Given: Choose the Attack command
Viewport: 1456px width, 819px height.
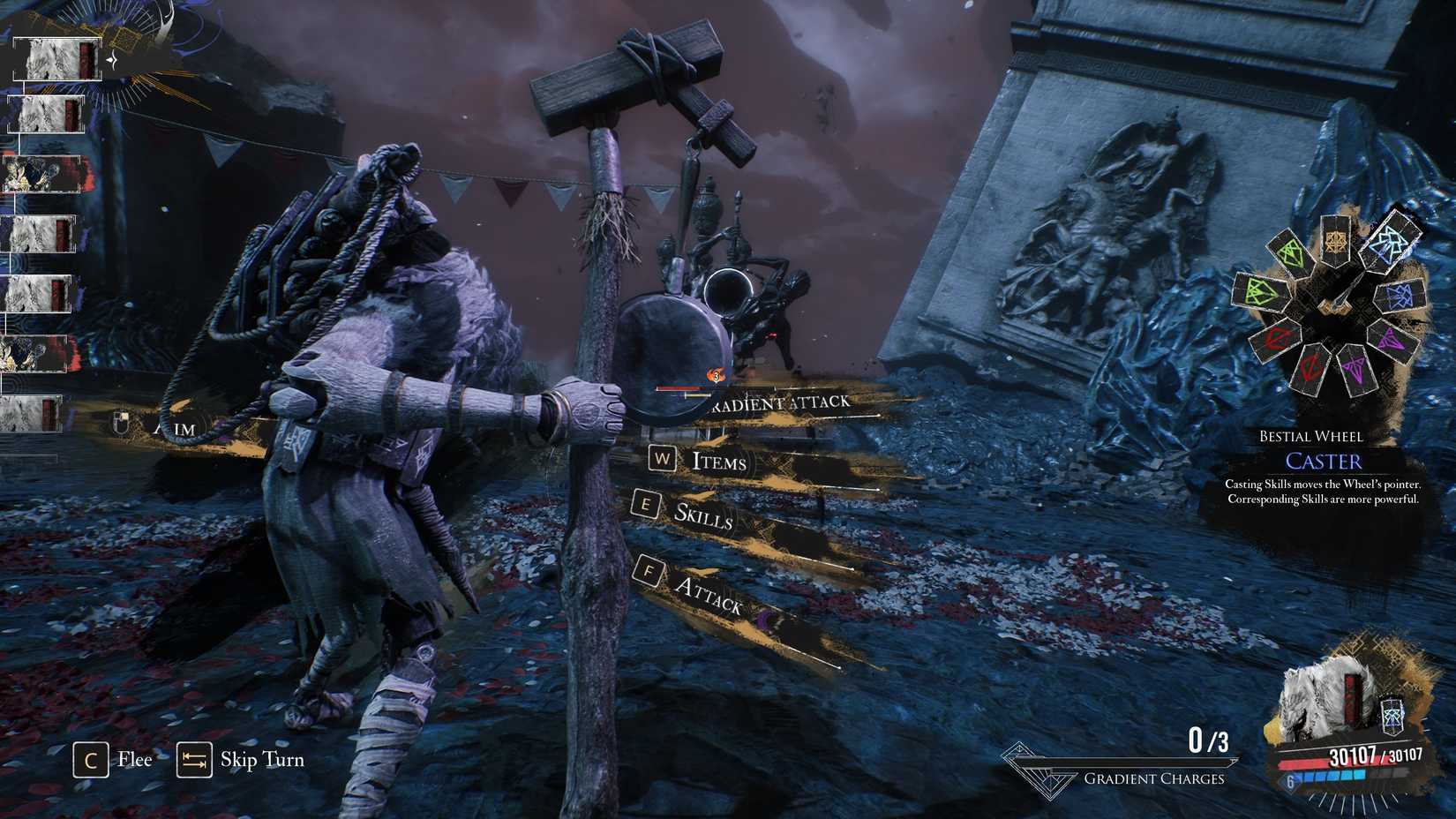Looking at the screenshot, I should tap(708, 594).
